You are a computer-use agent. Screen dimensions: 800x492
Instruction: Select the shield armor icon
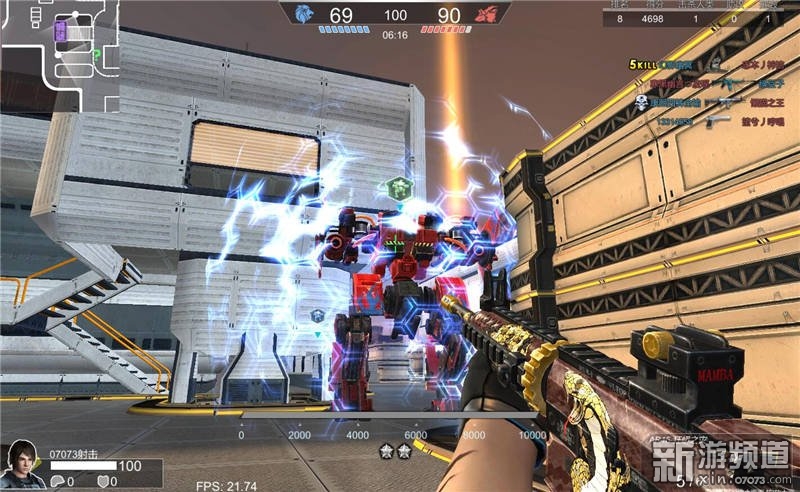(103, 482)
